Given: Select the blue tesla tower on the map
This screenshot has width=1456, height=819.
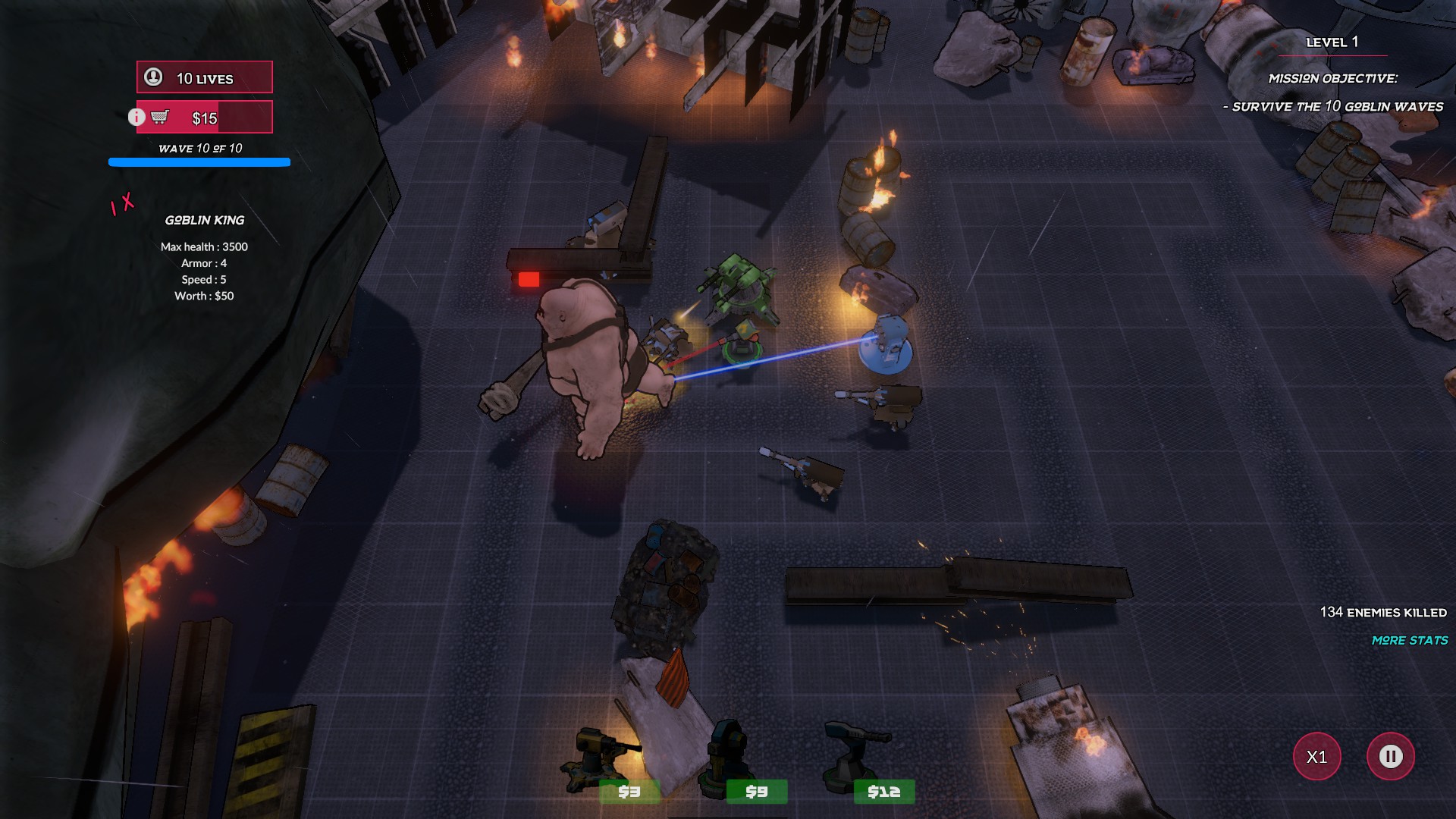Looking at the screenshot, I should click(886, 345).
